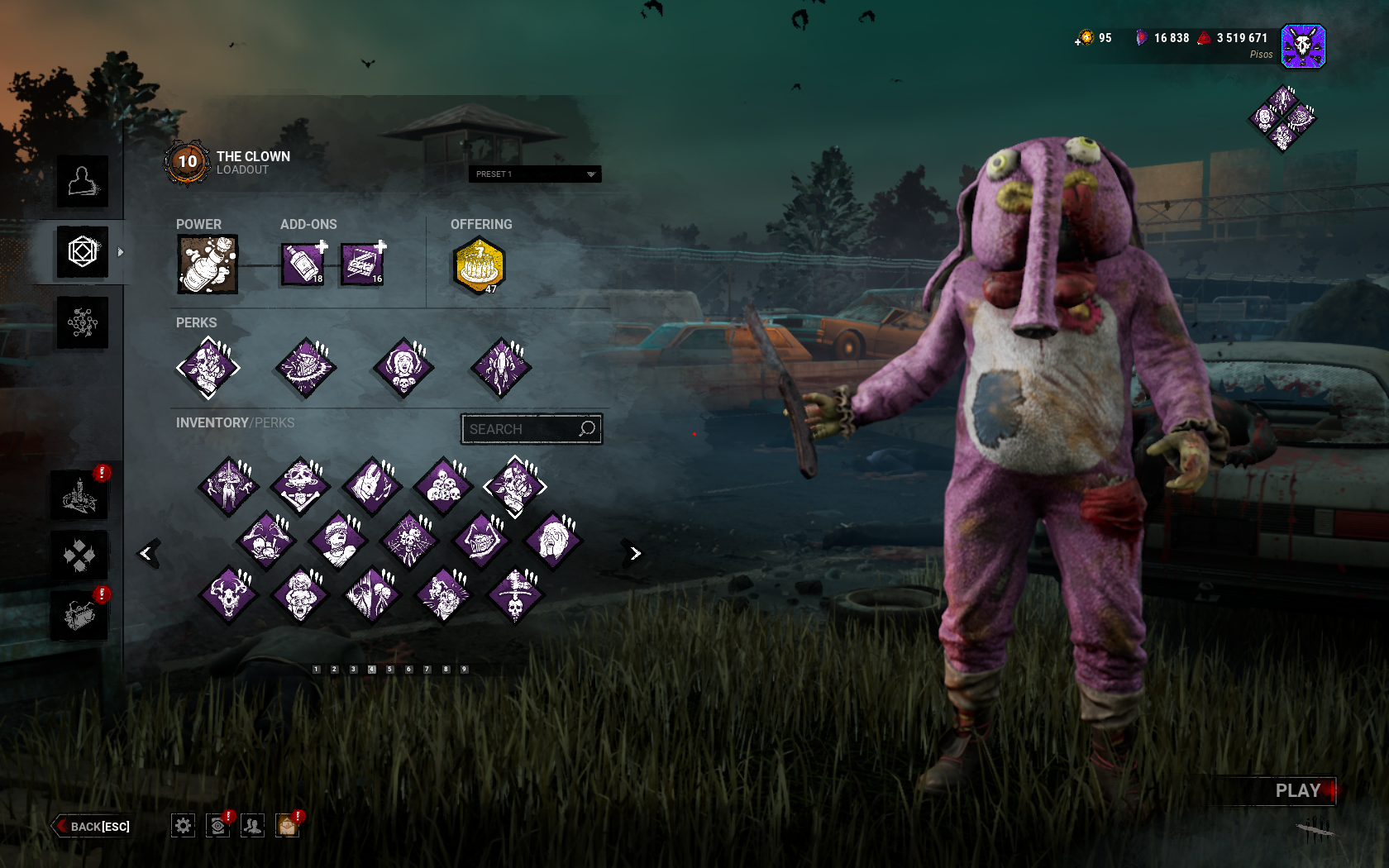1389x868 pixels.
Task: Open the character selection panel in the sidebar
Action: [82, 182]
